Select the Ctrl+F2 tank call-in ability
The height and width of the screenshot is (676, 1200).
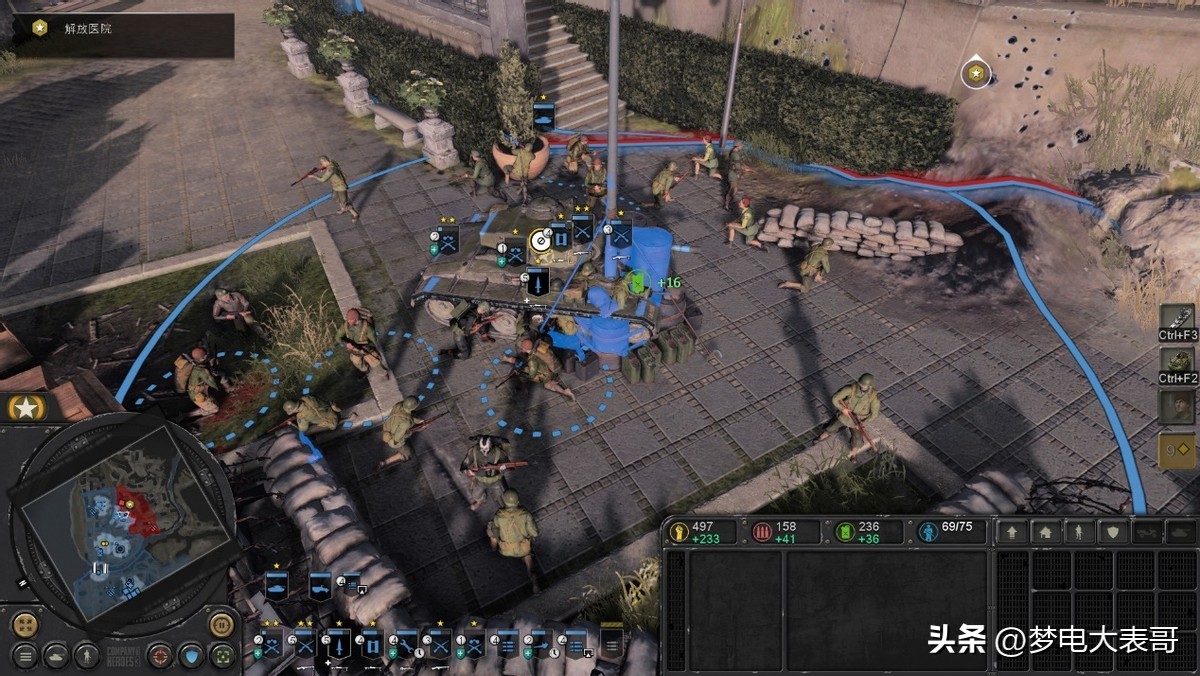[1178, 361]
